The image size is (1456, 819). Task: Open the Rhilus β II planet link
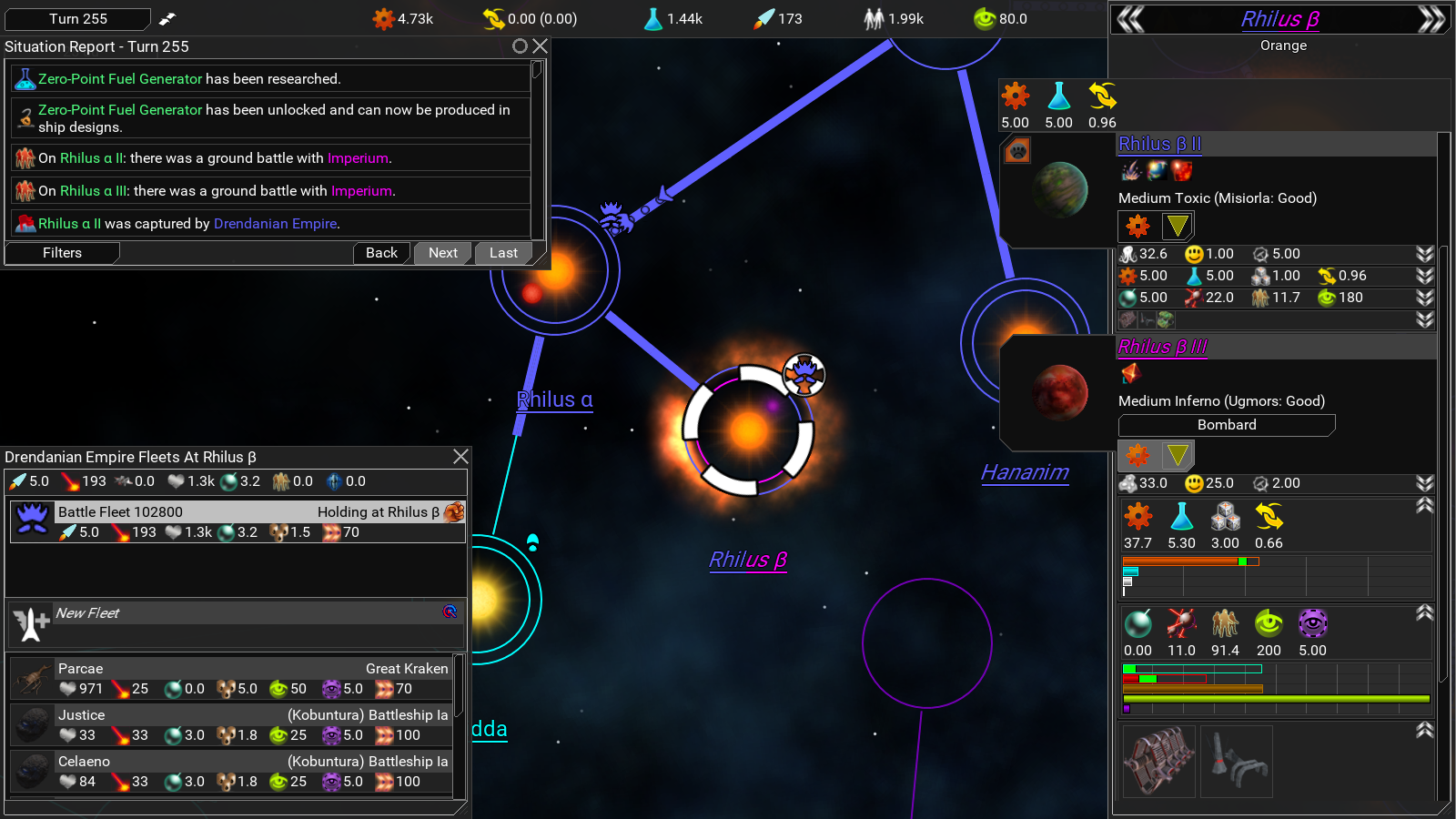pos(1159,144)
